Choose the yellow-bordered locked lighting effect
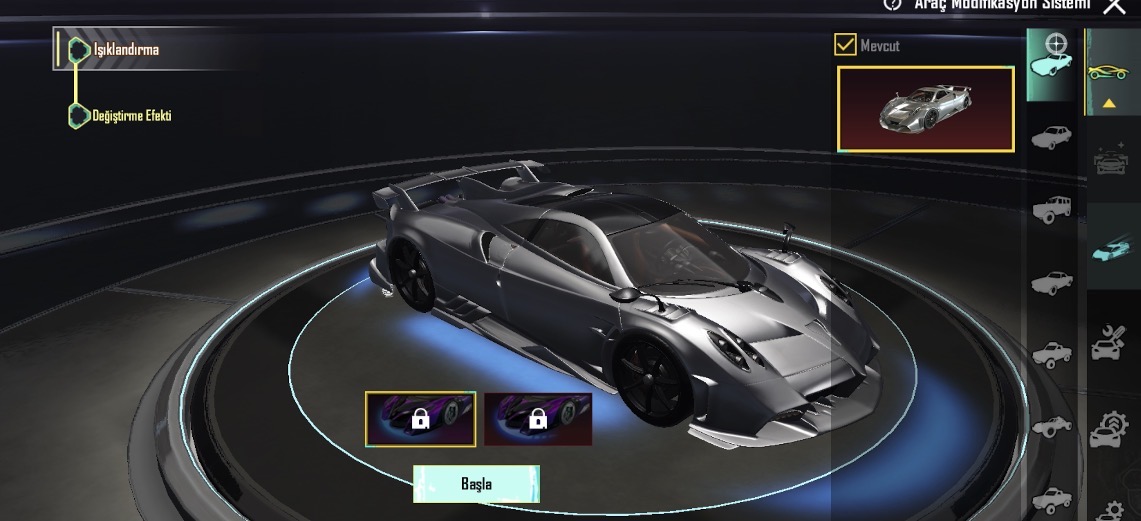1141x521 pixels. [420, 418]
